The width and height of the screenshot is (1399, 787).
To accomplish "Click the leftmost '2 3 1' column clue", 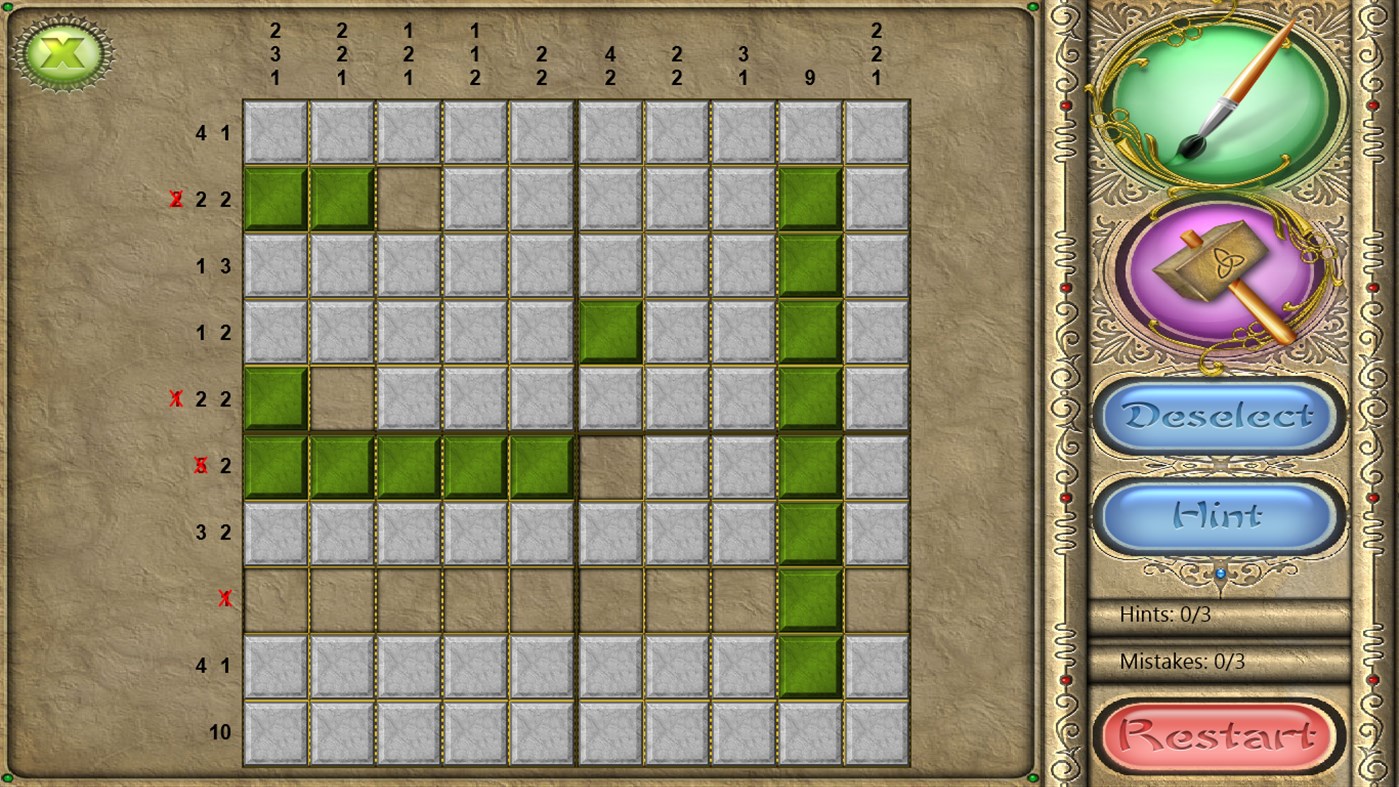I will click(275, 55).
